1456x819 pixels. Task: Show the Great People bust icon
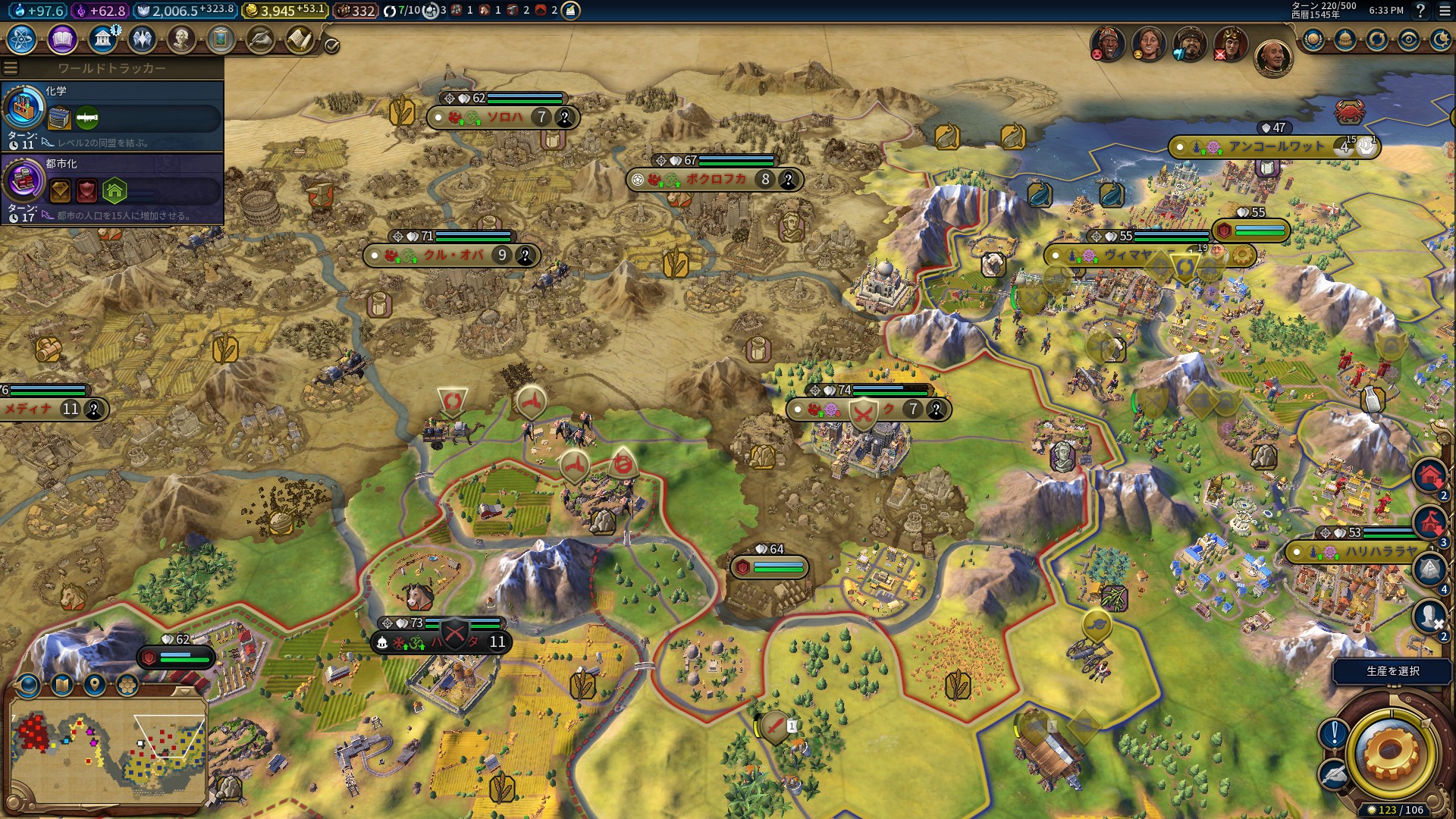[x=181, y=39]
